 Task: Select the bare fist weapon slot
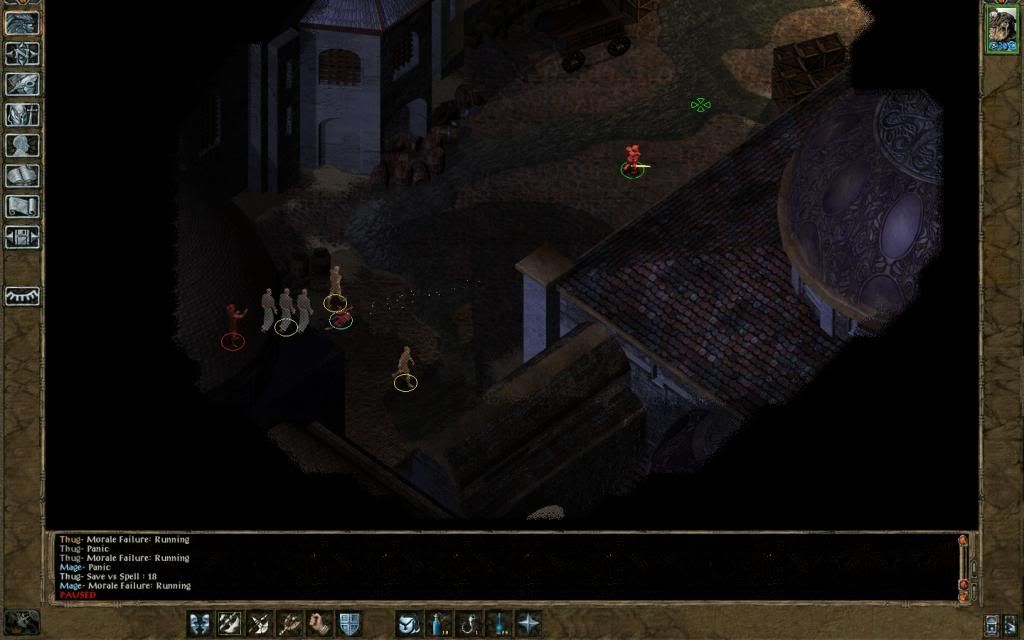320,623
